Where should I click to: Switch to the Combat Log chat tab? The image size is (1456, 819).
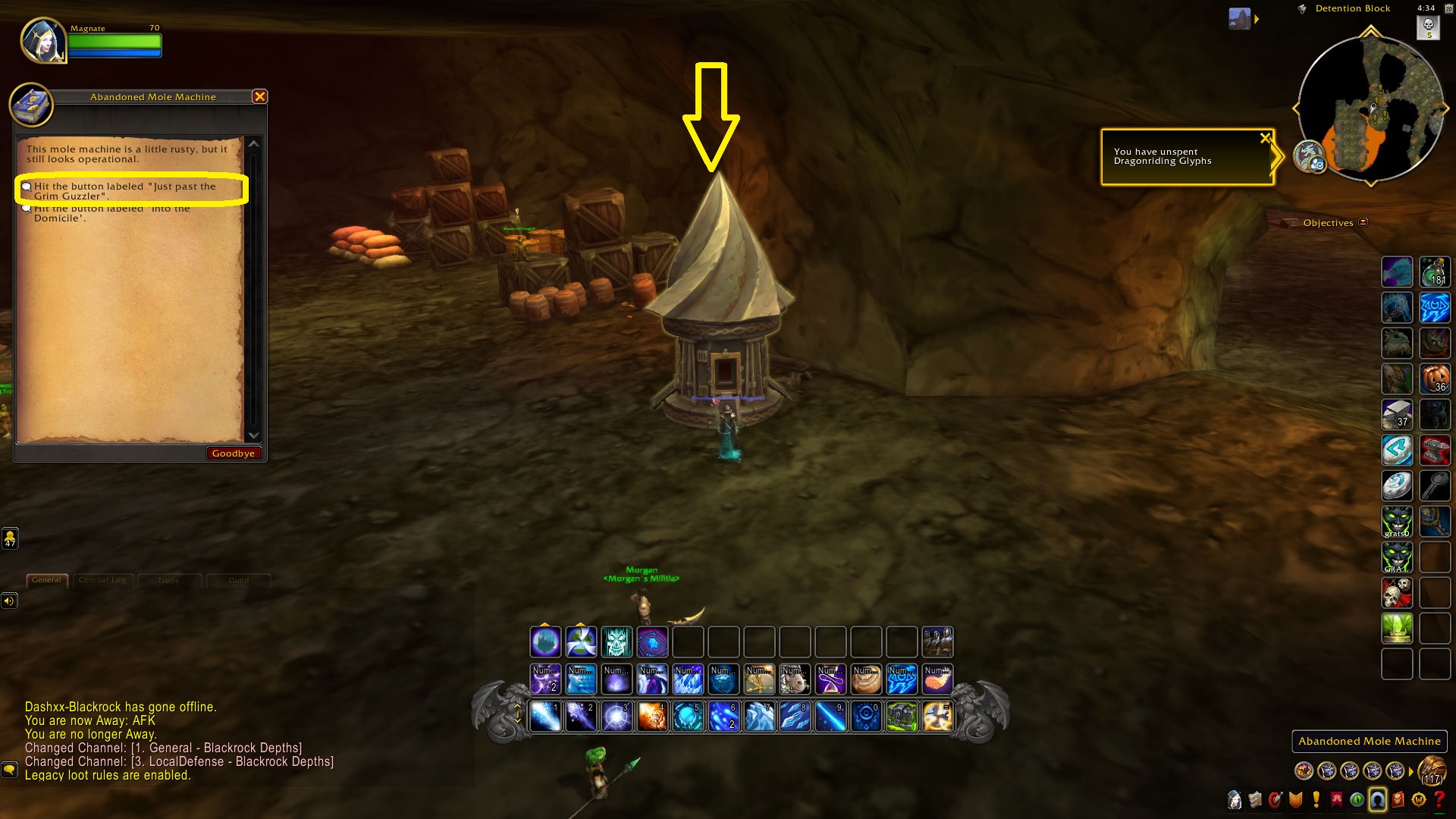102,580
